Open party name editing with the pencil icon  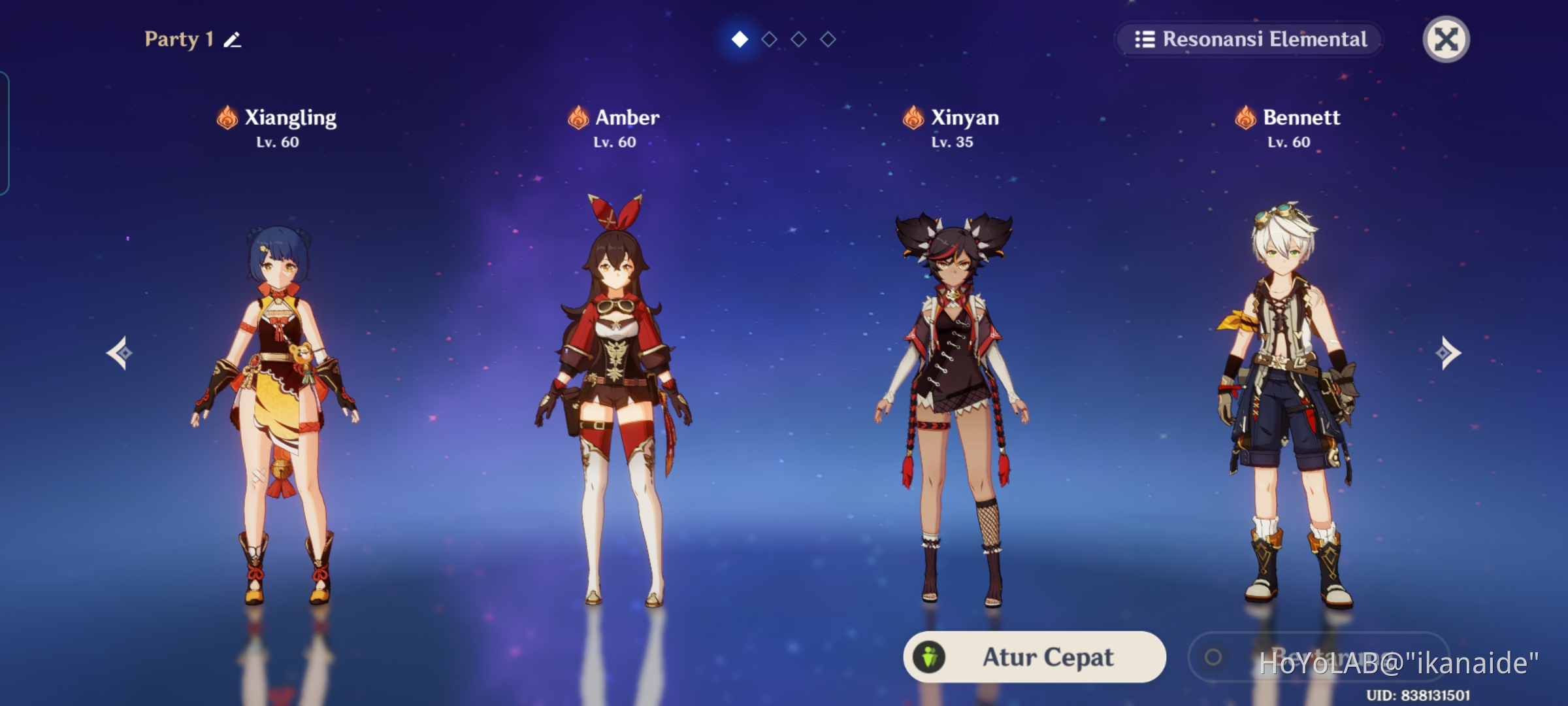click(232, 41)
